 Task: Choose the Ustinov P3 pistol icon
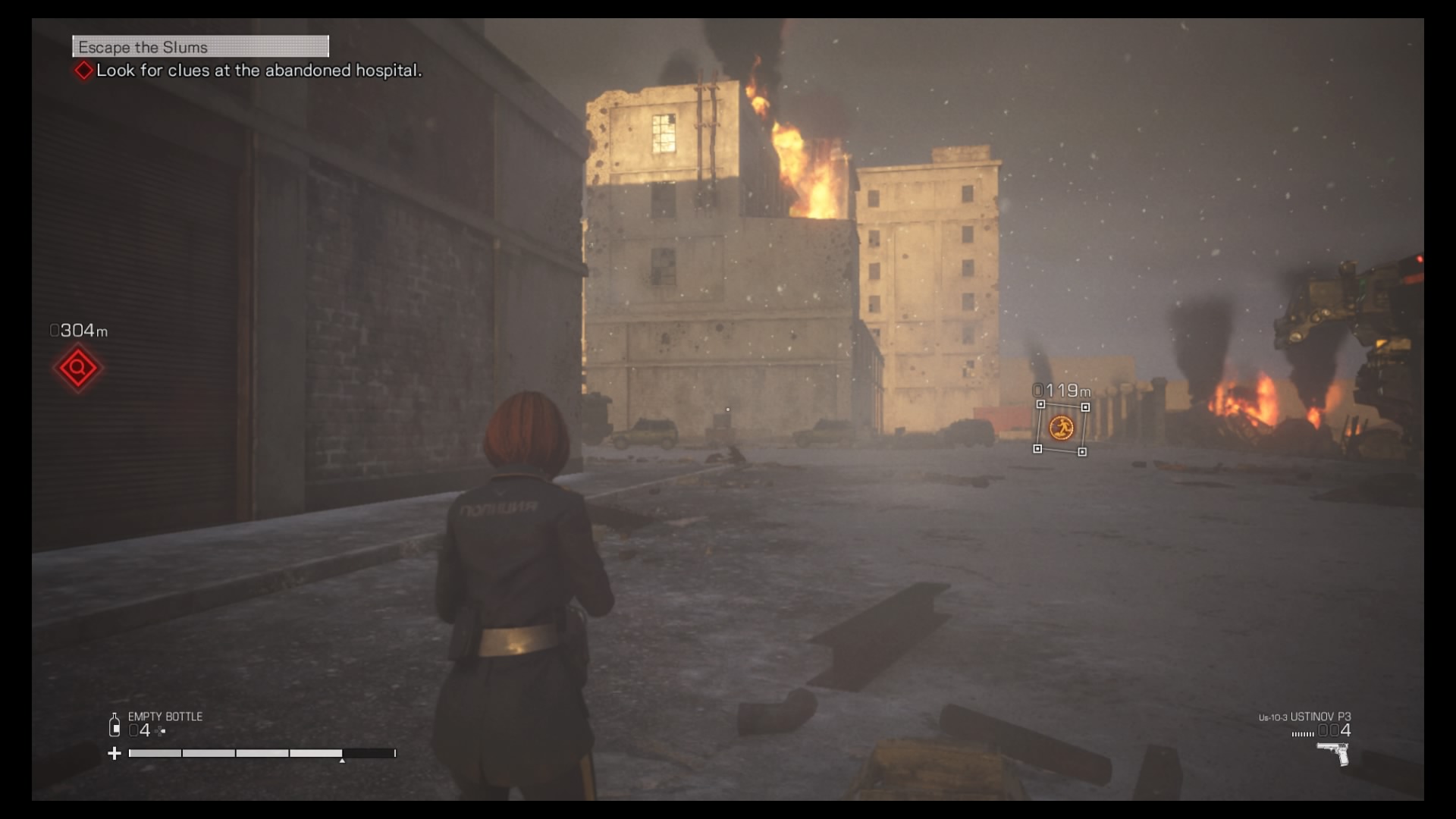[x=1333, y=753]
